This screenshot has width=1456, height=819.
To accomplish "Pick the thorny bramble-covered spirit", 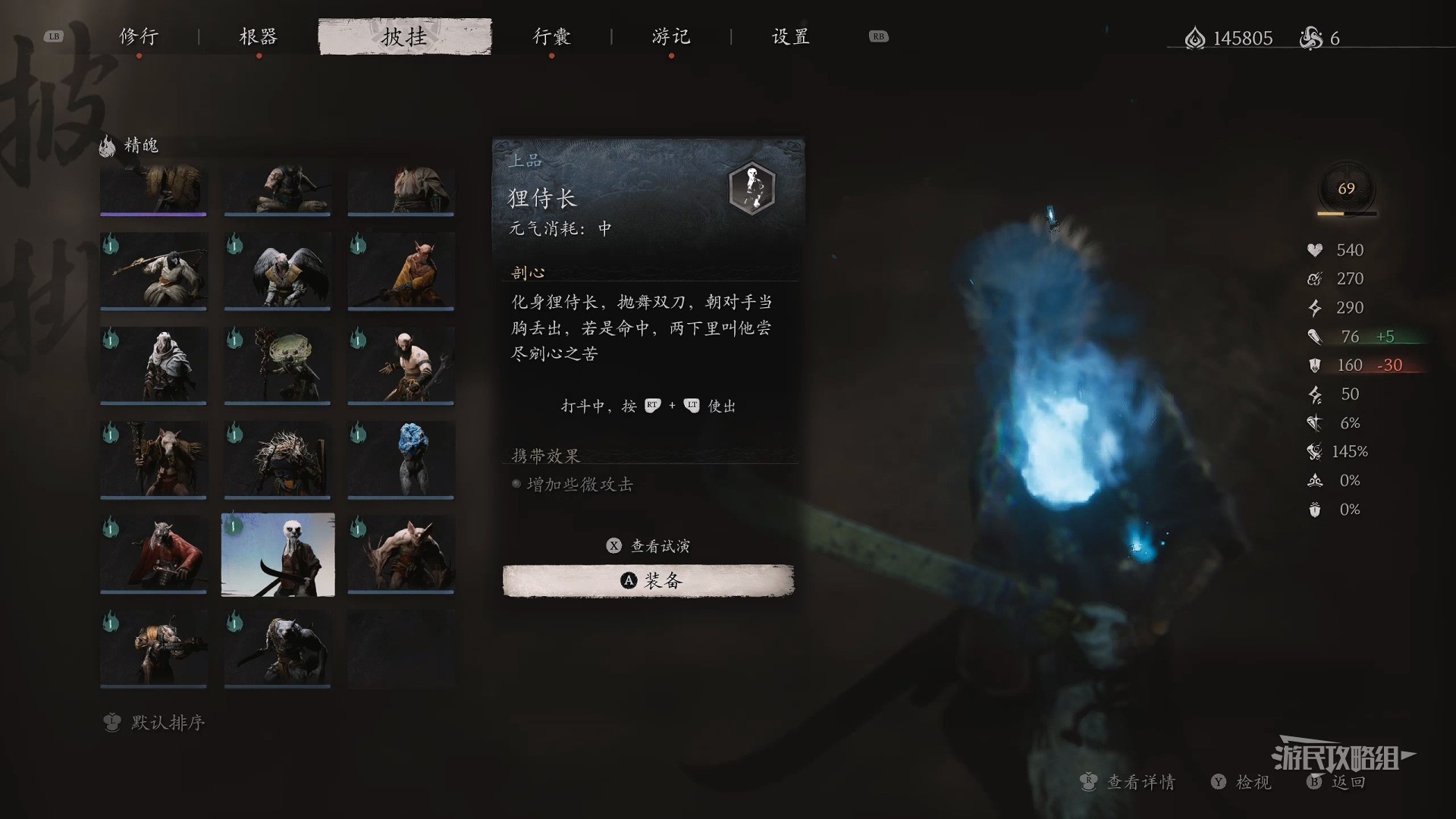I will [x=278, y=460].
